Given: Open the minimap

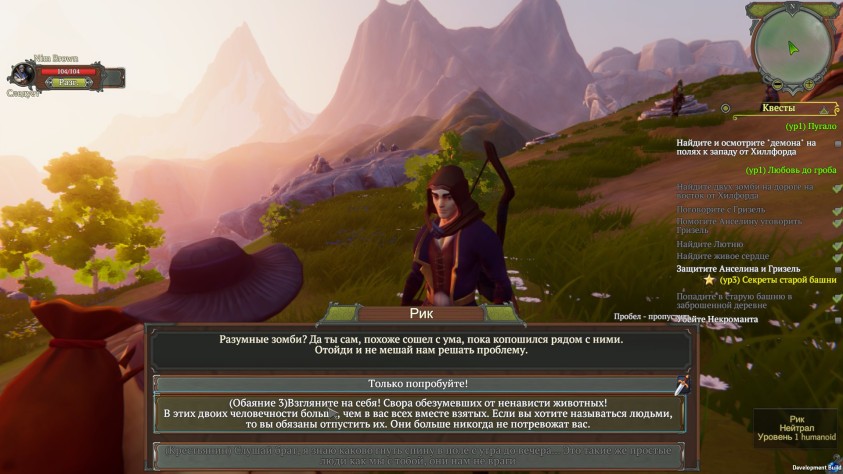Looking at the screenshot, I should [x=792, y=46].
